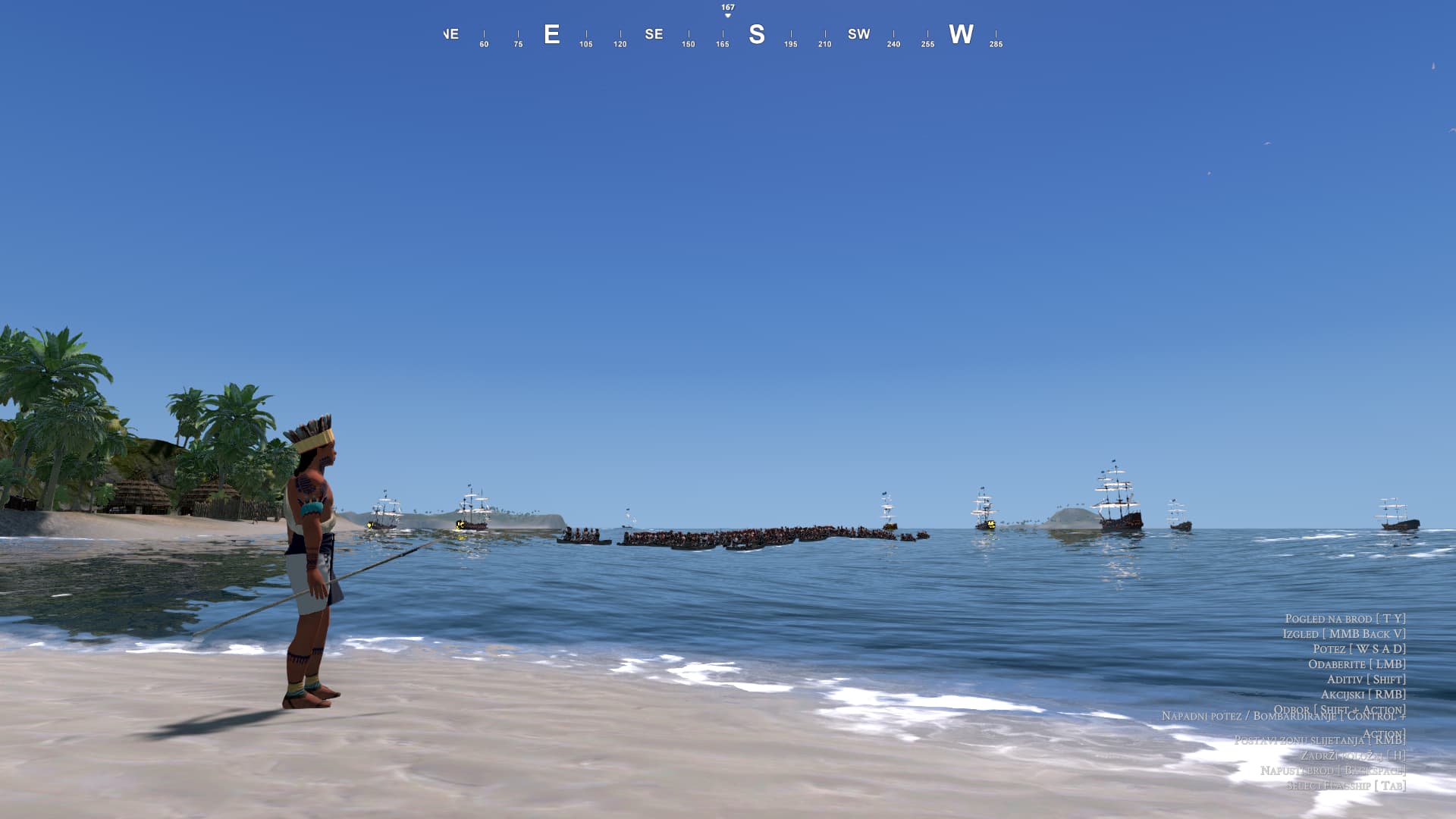The height and width of the screenshot is (819, 1456).
Task: Click the W letter on the compass bar
Action: 960,33
